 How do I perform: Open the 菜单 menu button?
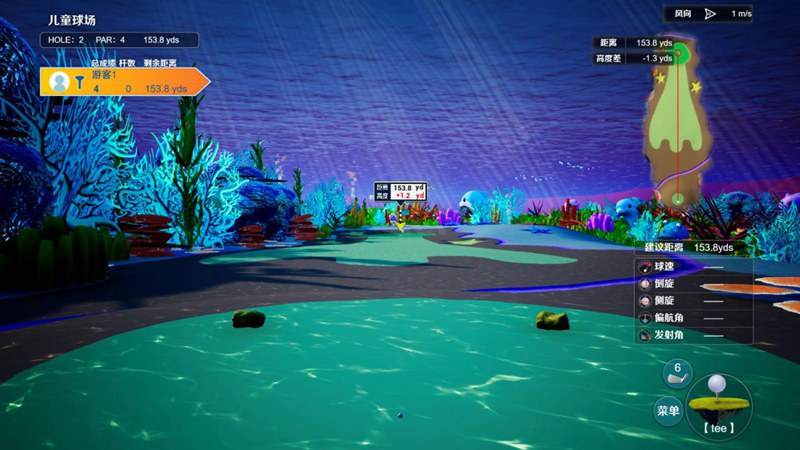(x=668, y=410)
